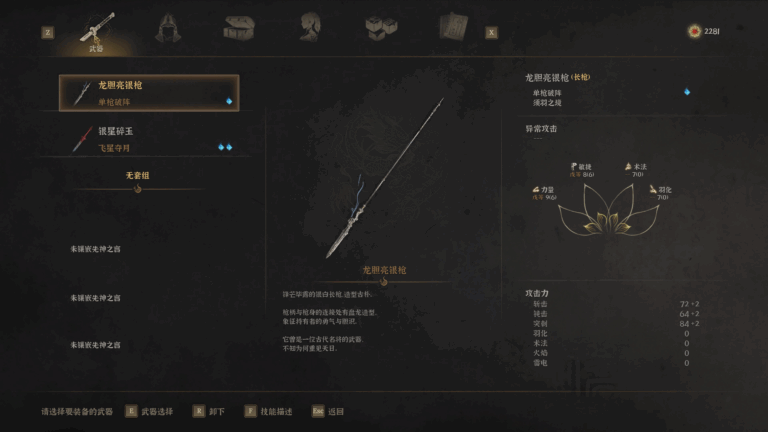Image resolution: width=768 pixels, height=432 pixels.
Task: Switch to the hooded armor tab
Action: tap(169, 28)
